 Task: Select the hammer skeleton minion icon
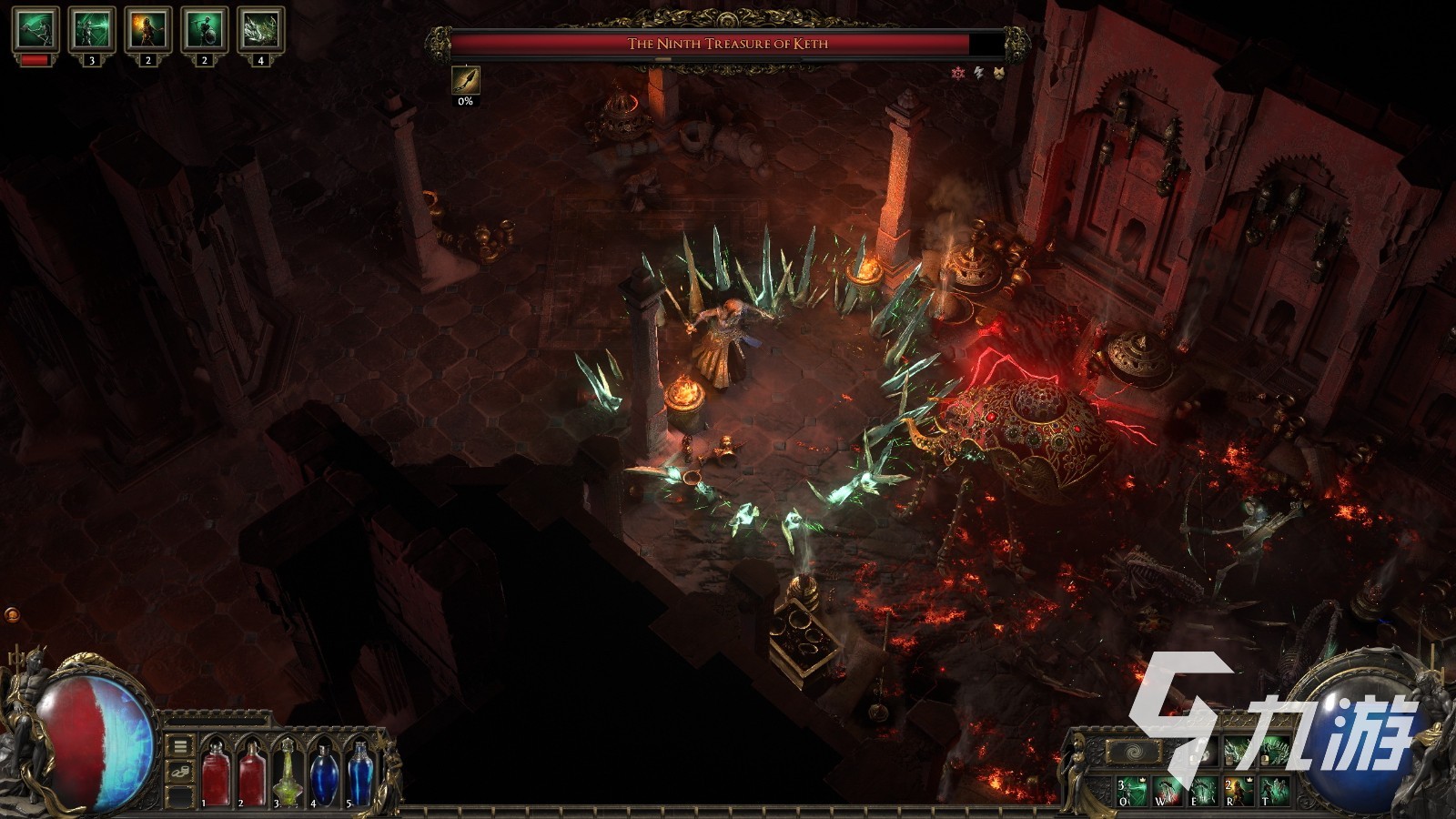[x=36, y=30]
